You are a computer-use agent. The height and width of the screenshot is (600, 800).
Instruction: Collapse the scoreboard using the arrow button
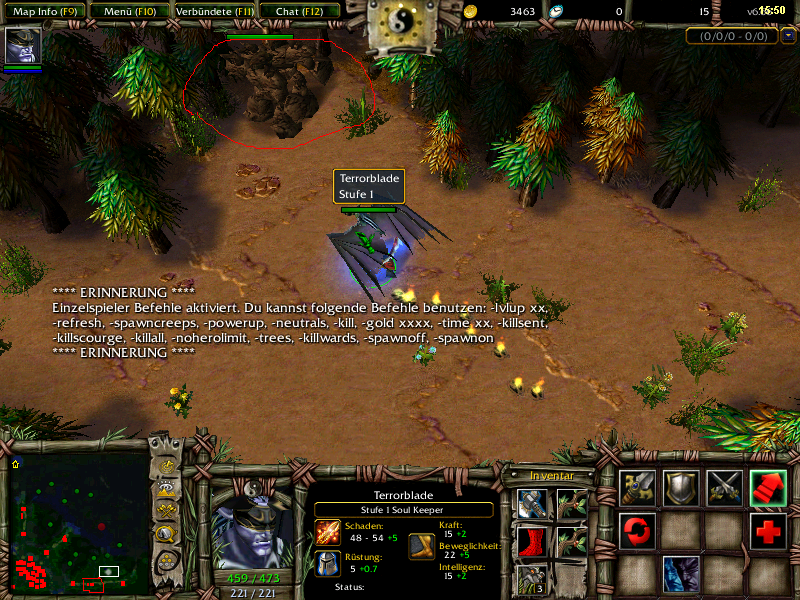pos(789,36)
